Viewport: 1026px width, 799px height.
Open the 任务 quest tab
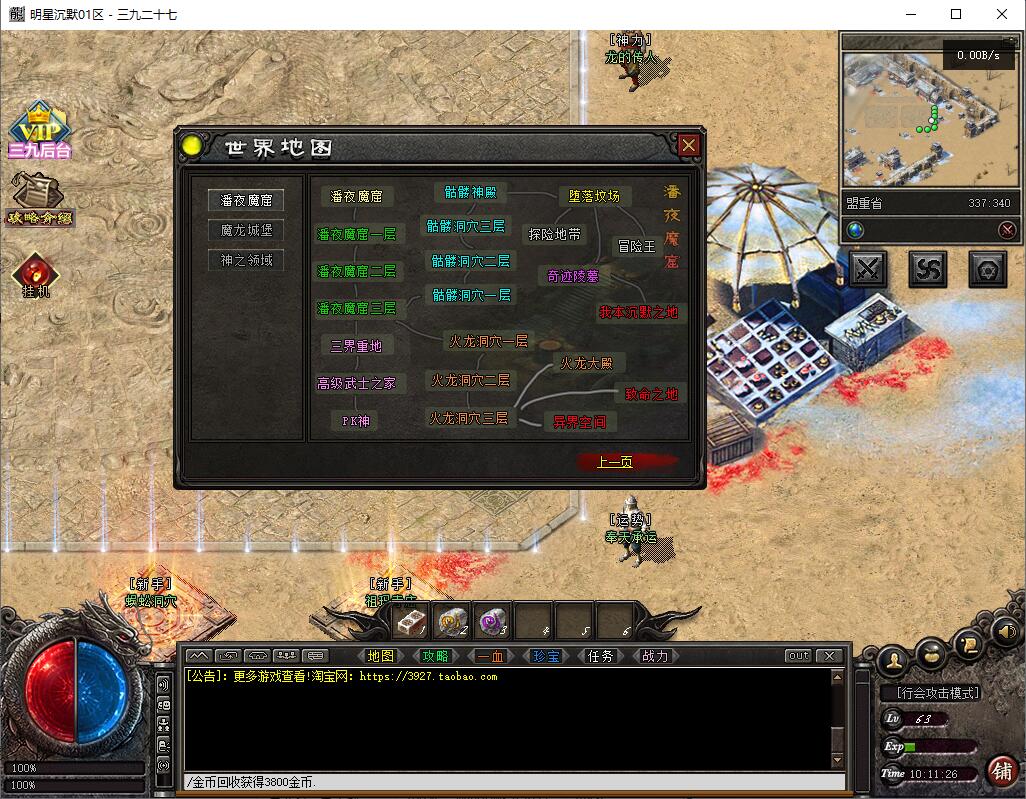click(600, 656)
